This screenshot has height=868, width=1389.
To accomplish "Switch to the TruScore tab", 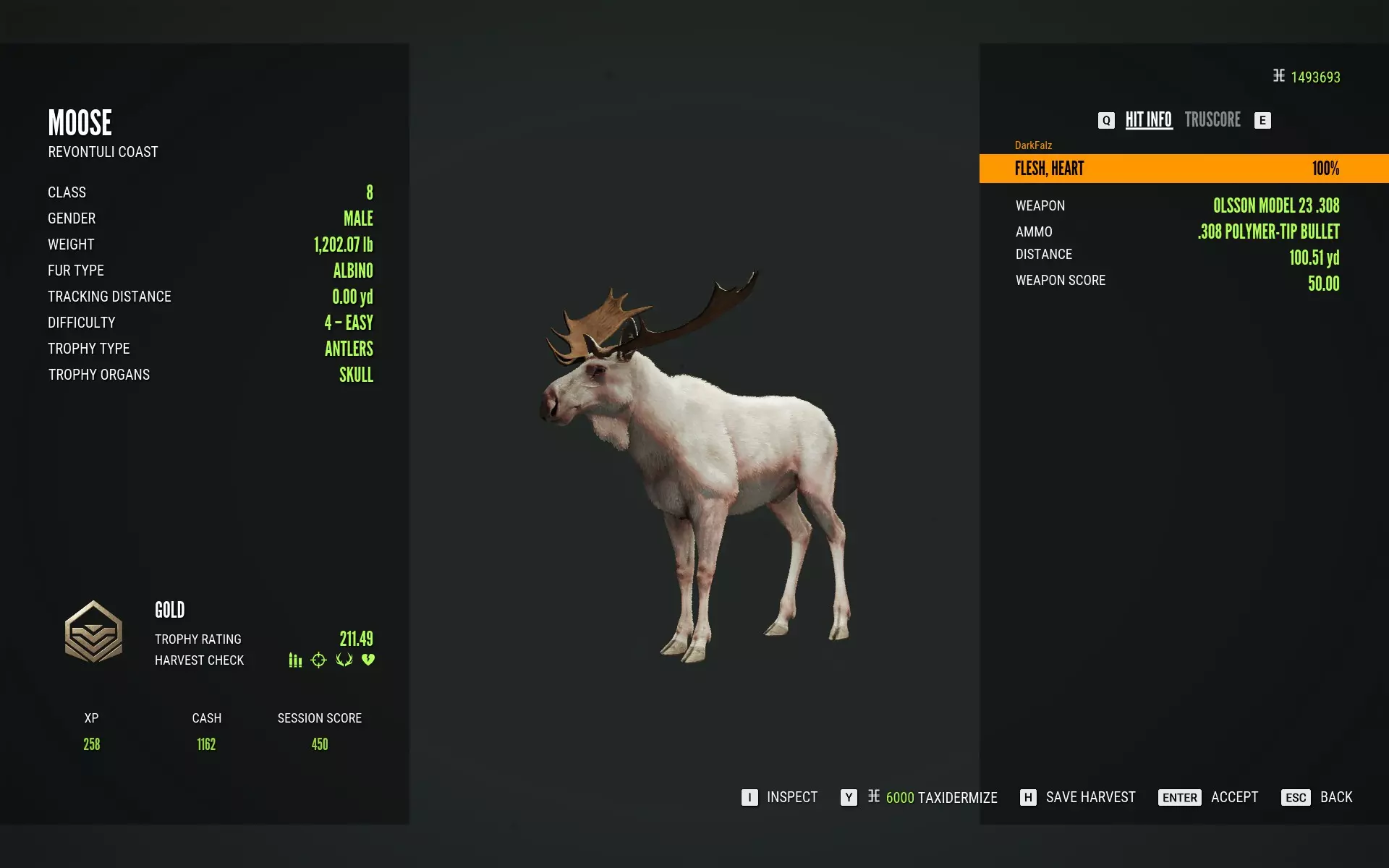I will [1212, 120].
